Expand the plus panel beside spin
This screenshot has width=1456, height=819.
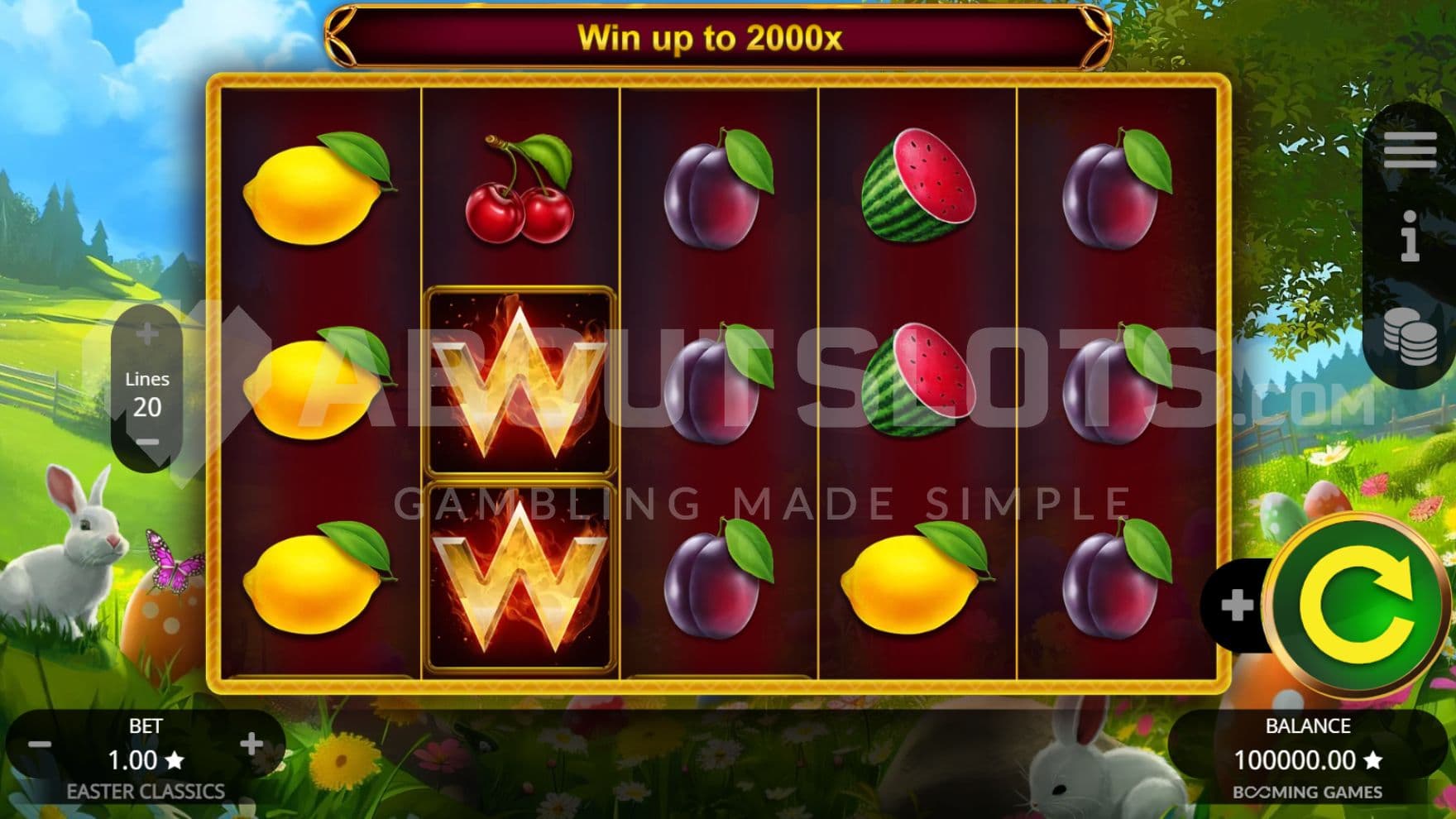[1236, 606]
